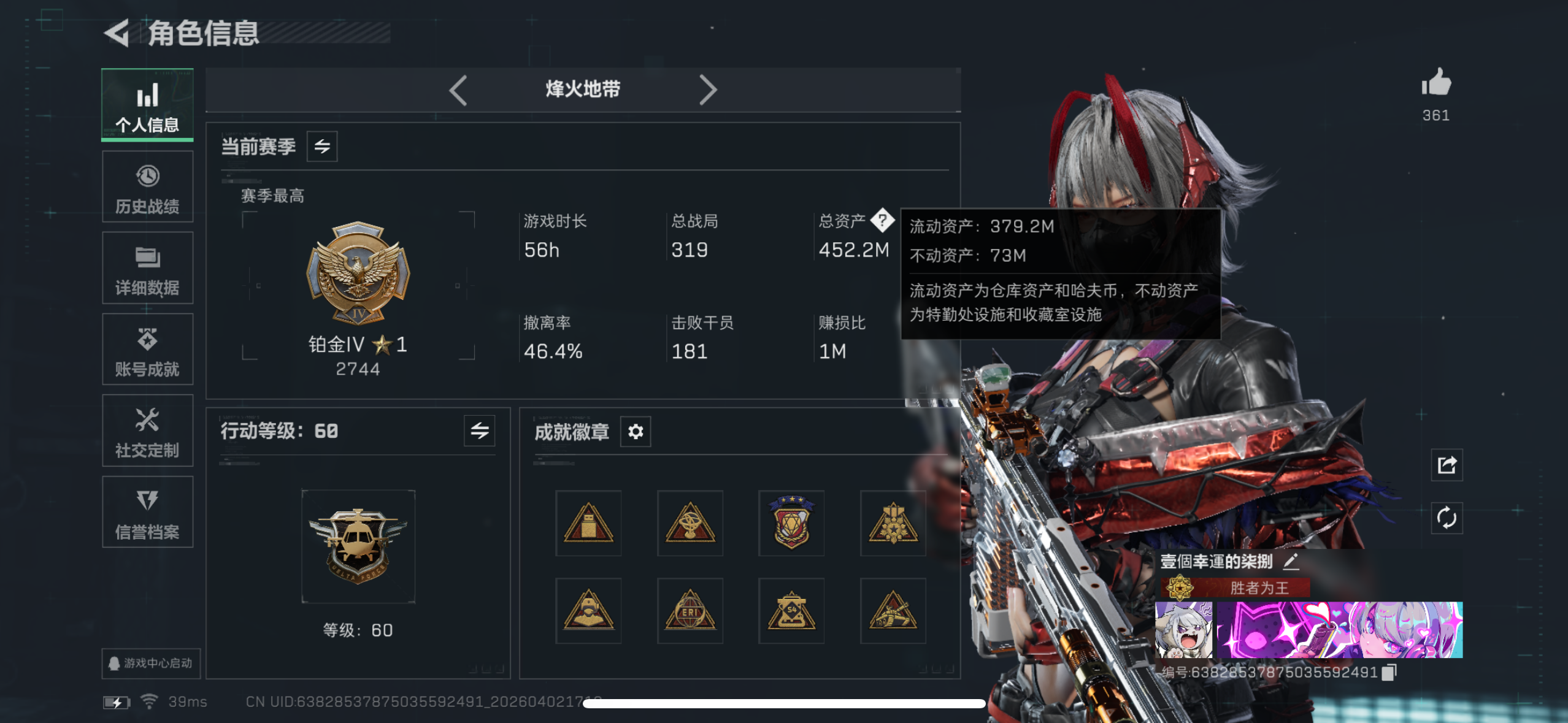Go to the previous mode with left chevron

(459, 90)
